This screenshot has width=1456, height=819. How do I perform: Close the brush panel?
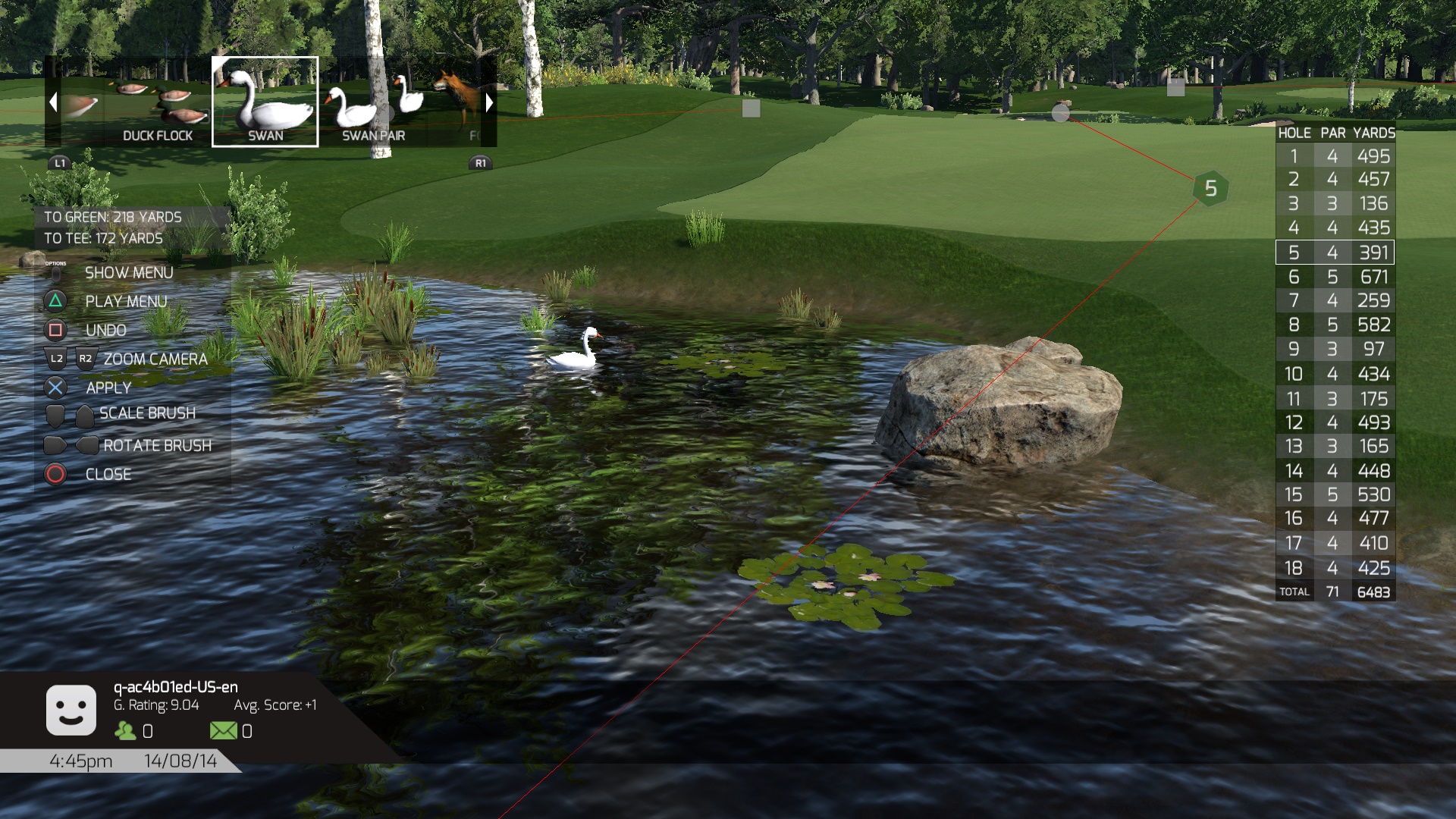(108, 475)
